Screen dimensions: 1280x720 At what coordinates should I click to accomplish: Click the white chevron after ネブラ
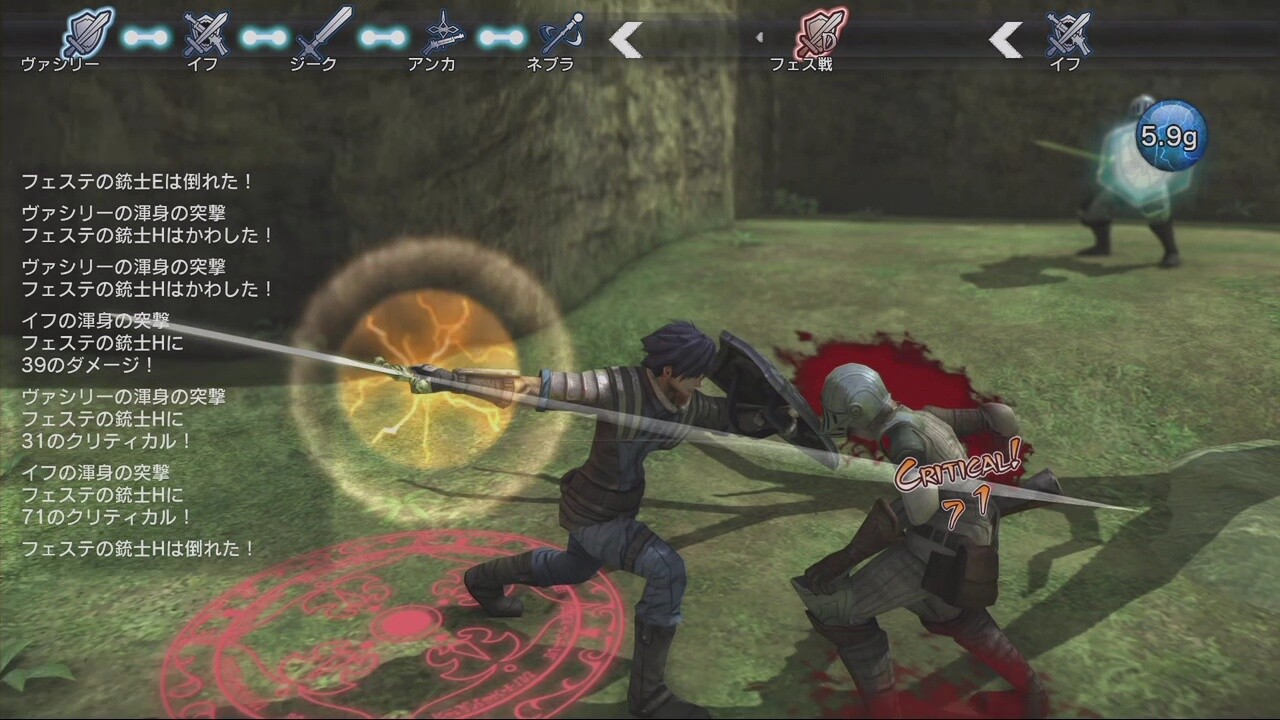[x=625, y=40]
